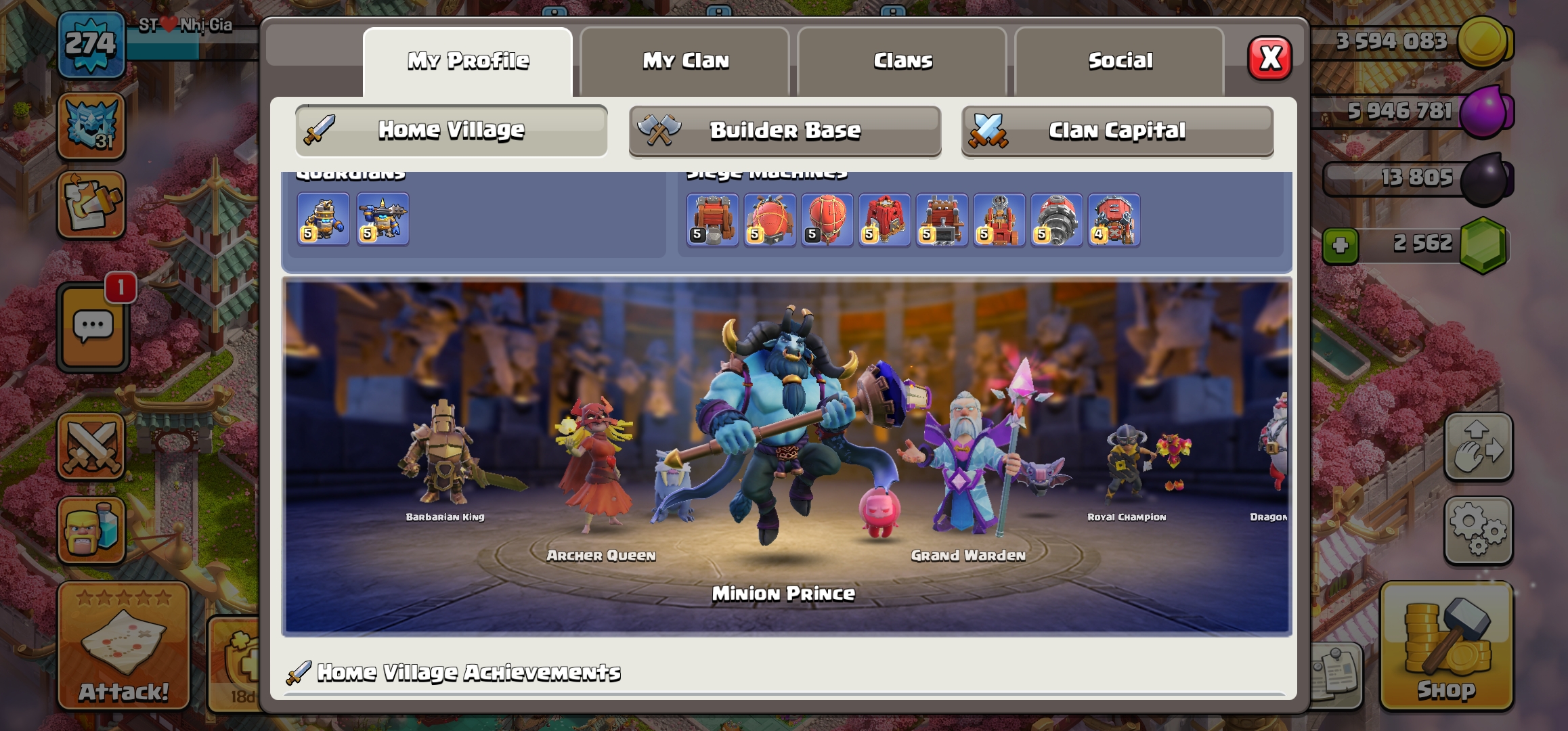This screenshot has width=1568, height=731.
Task: Close the profile window
Action: (x=1269, y=59)
